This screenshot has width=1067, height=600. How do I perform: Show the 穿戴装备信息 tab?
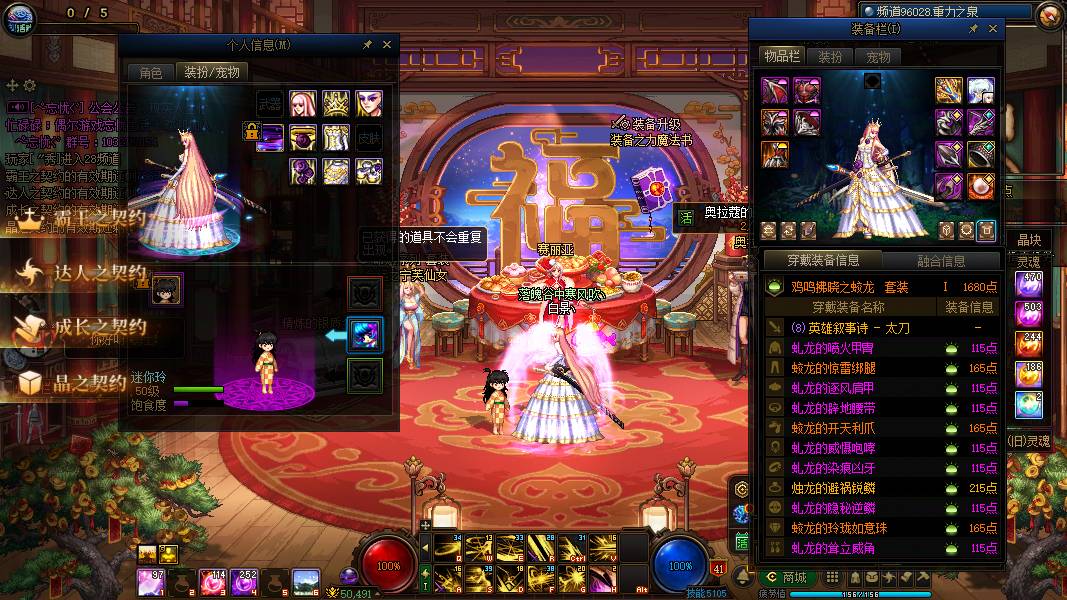[821, 261]
